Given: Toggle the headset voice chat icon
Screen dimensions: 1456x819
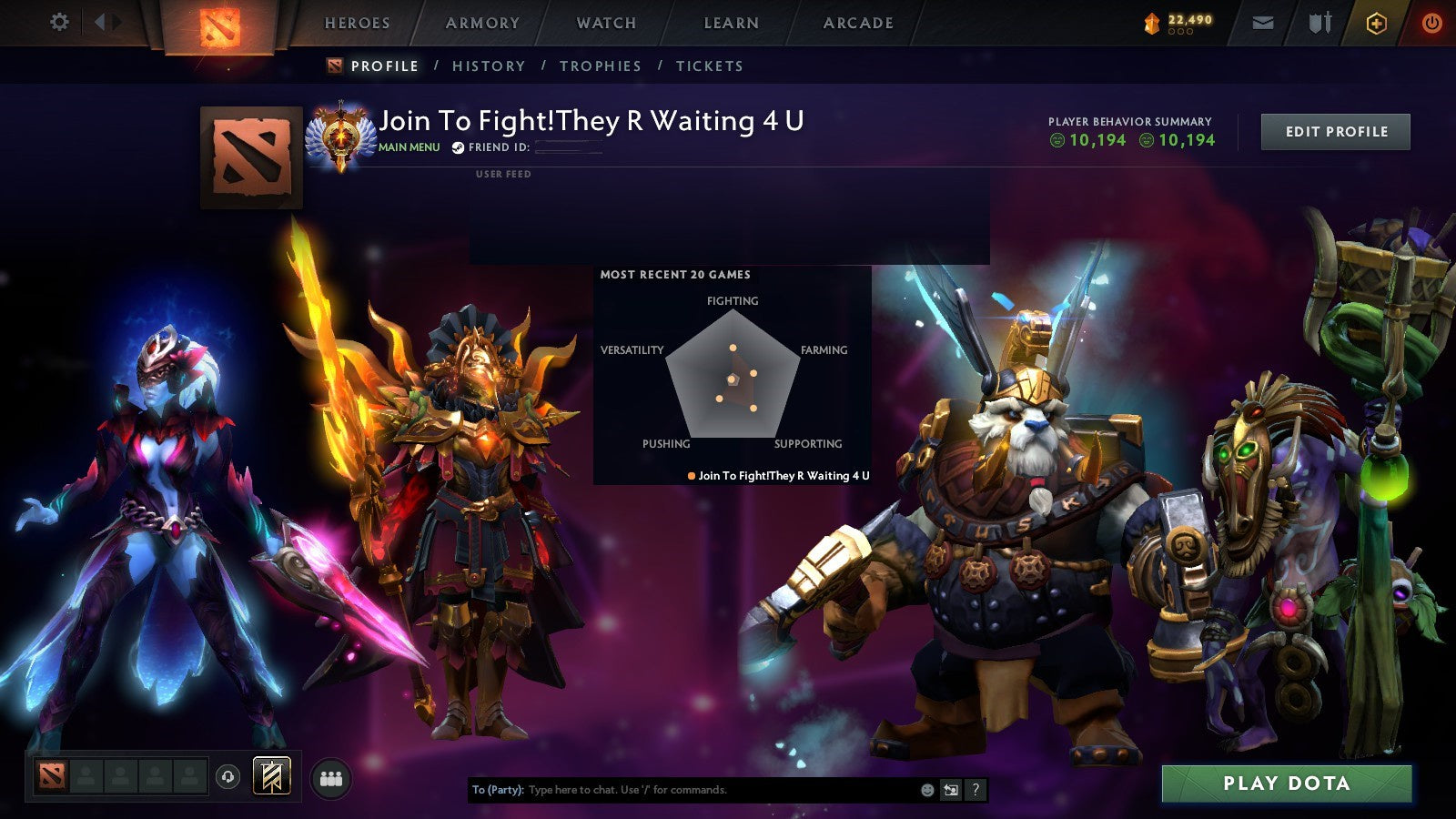Looking at the screenshot, I should tap(226, 776).
